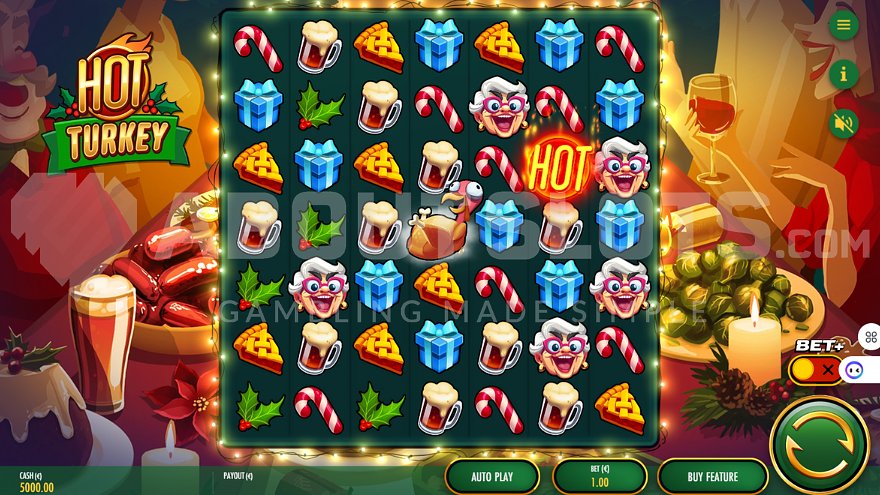This screenshot has width=880, height=495.
Task: Open the hamburger menu
Action: (x=844, y=25)
